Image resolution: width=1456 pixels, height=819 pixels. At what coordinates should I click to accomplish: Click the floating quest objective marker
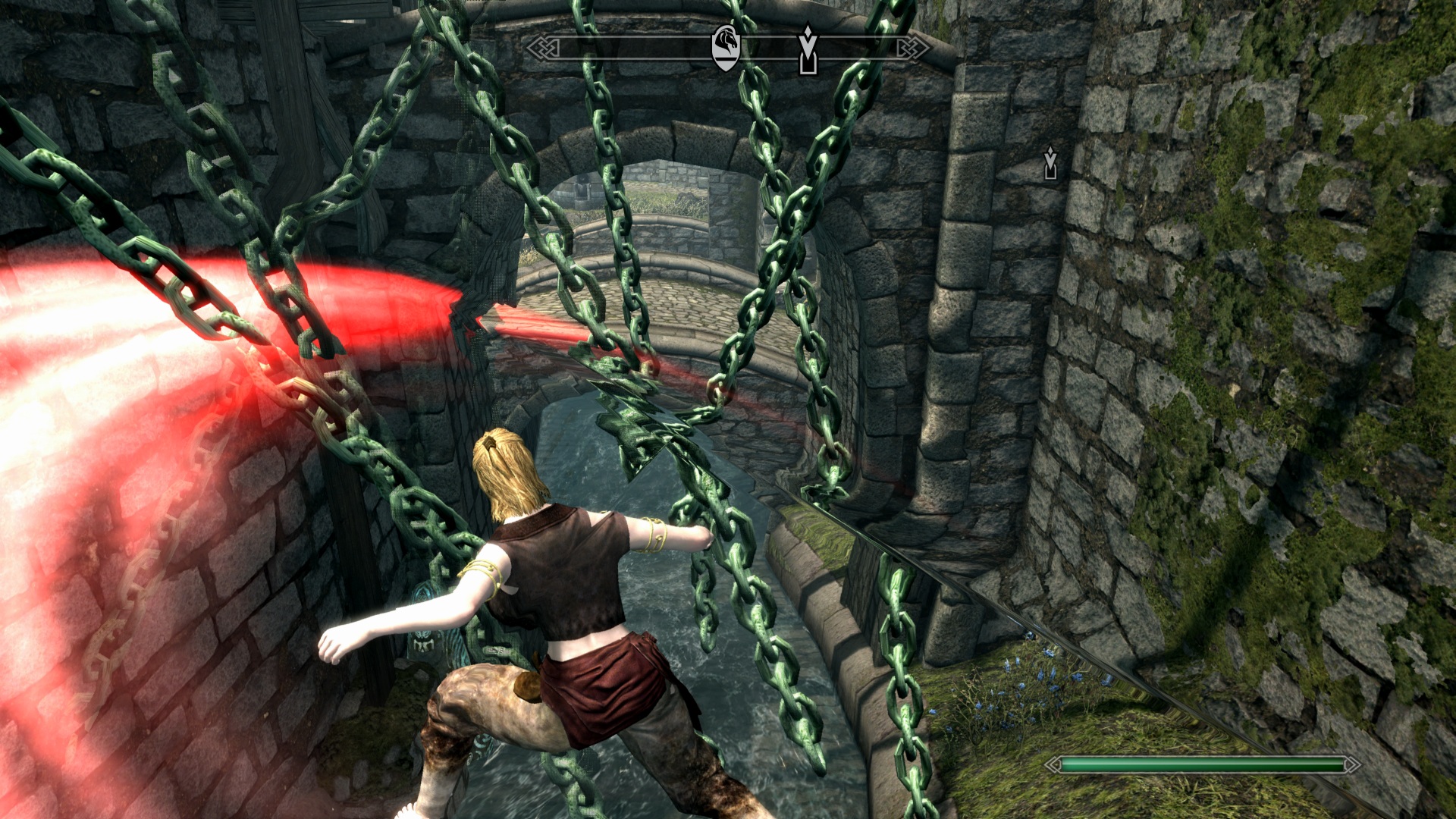1050,162
